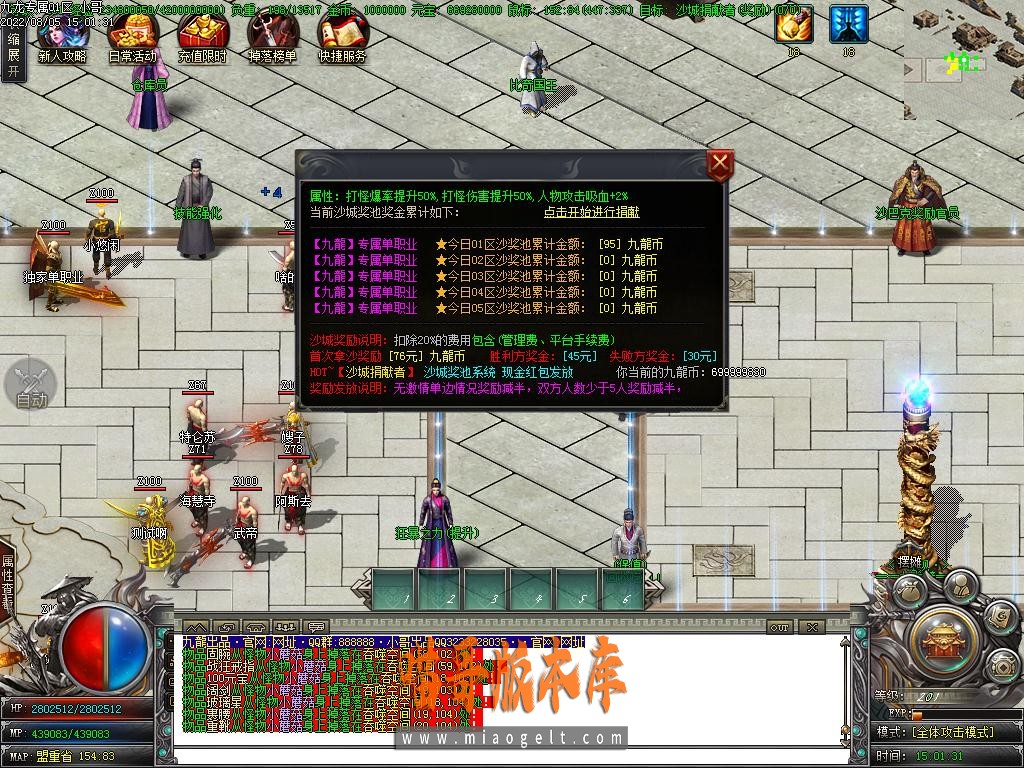Close the Sand City reward pool dialog
1024x768 pixels.
(720, 165)
